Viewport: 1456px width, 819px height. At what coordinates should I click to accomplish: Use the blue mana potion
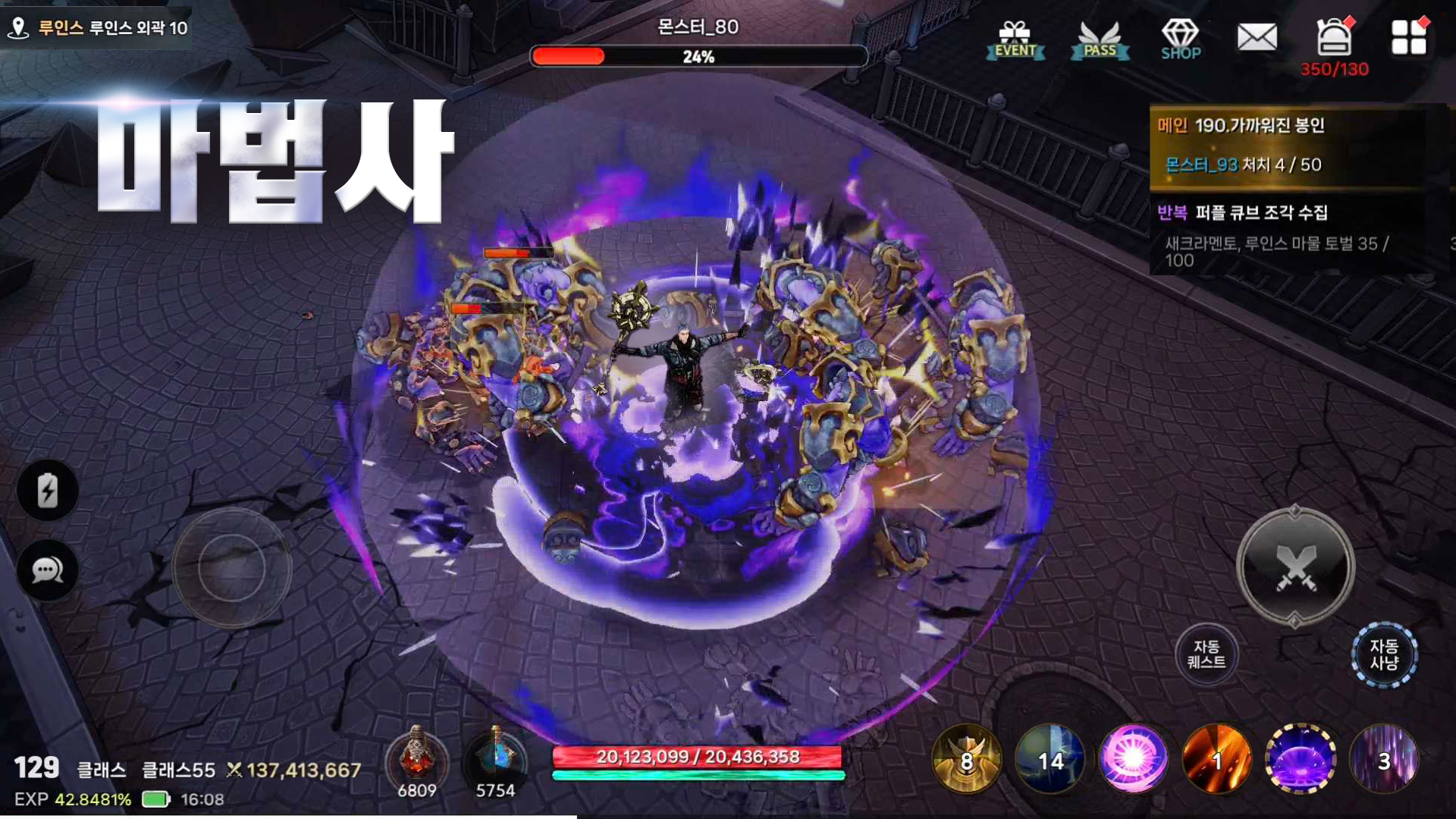pos(495,758)
